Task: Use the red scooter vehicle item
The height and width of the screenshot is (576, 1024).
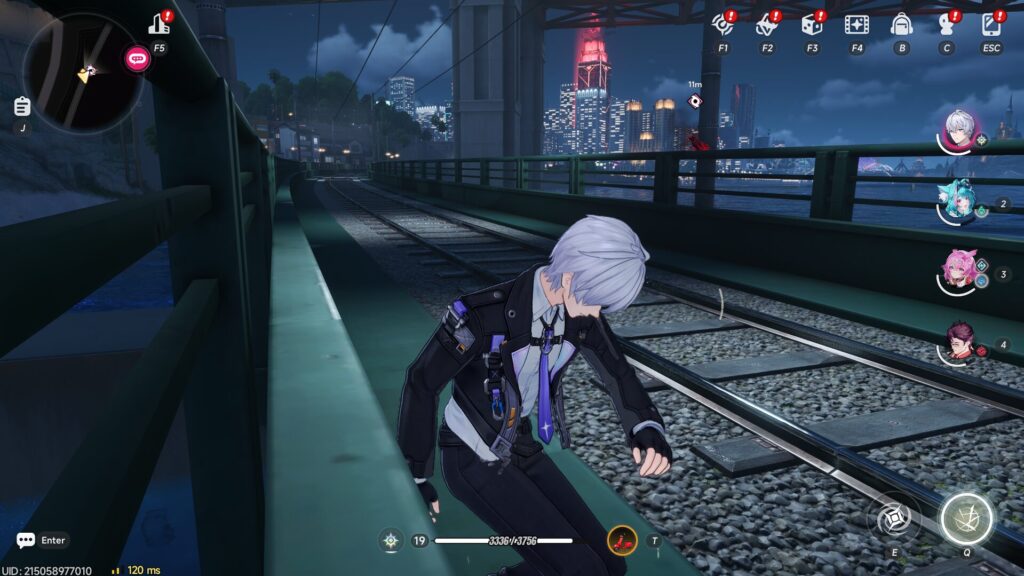Action: pyautogui.click(x=622, y=540)
